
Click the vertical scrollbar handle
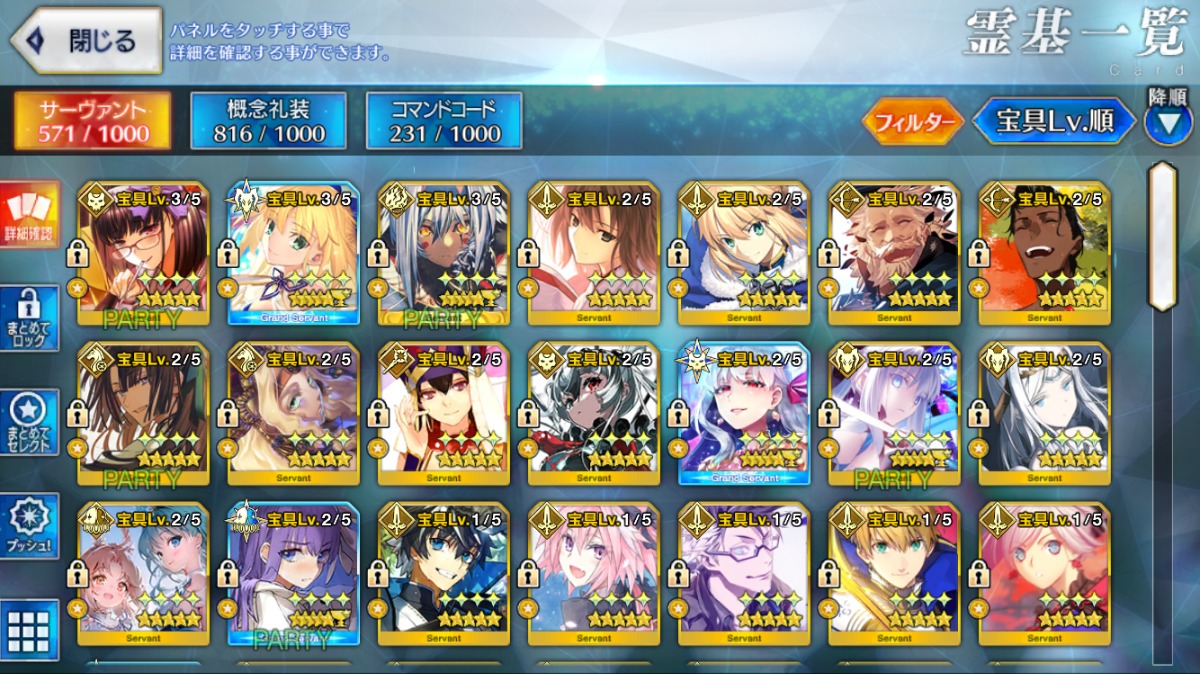1162,236
